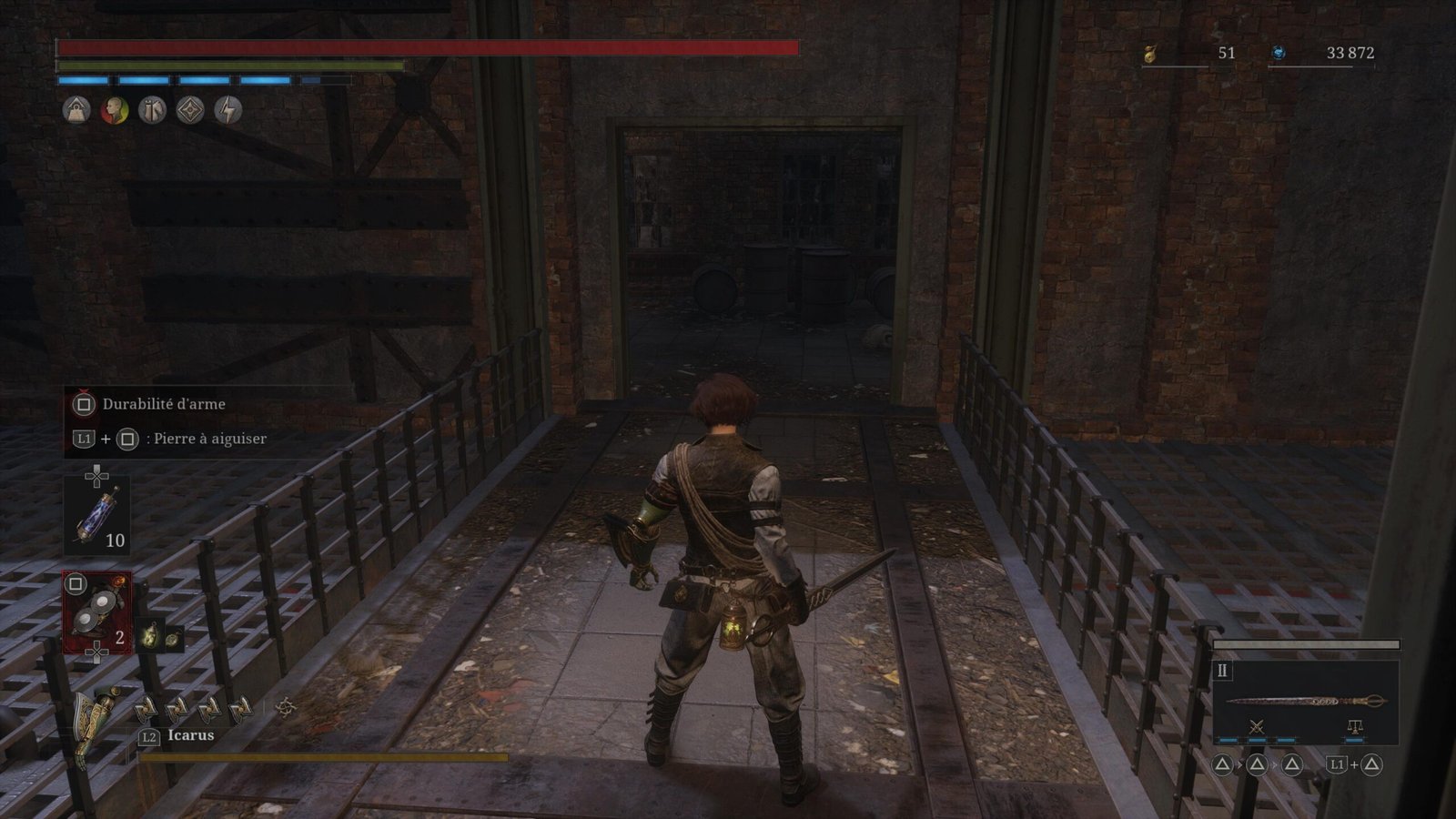The height and width of the screenshot is (819, 1456).
Task: Choose the diamond-shaped status icon
Action: pyautogui.click(x=190, y=110)
